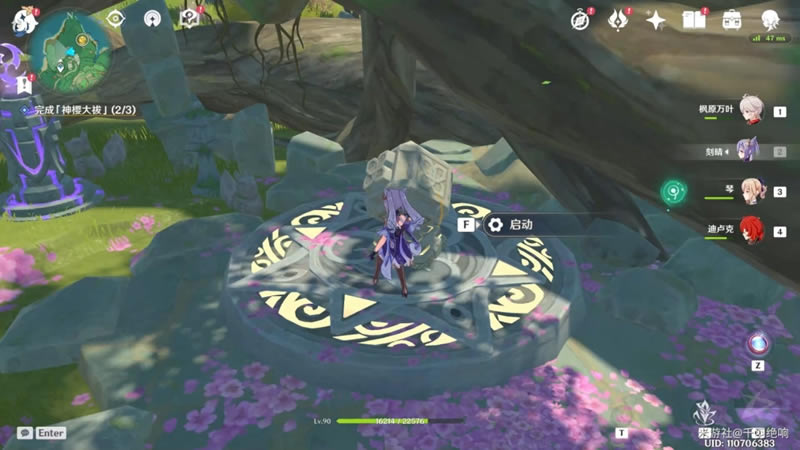Image resolution: width=800 pixels, height=450 pixels.
Task: Open the chat box icon
Action: pyautogui.click(x=24, y=433)
